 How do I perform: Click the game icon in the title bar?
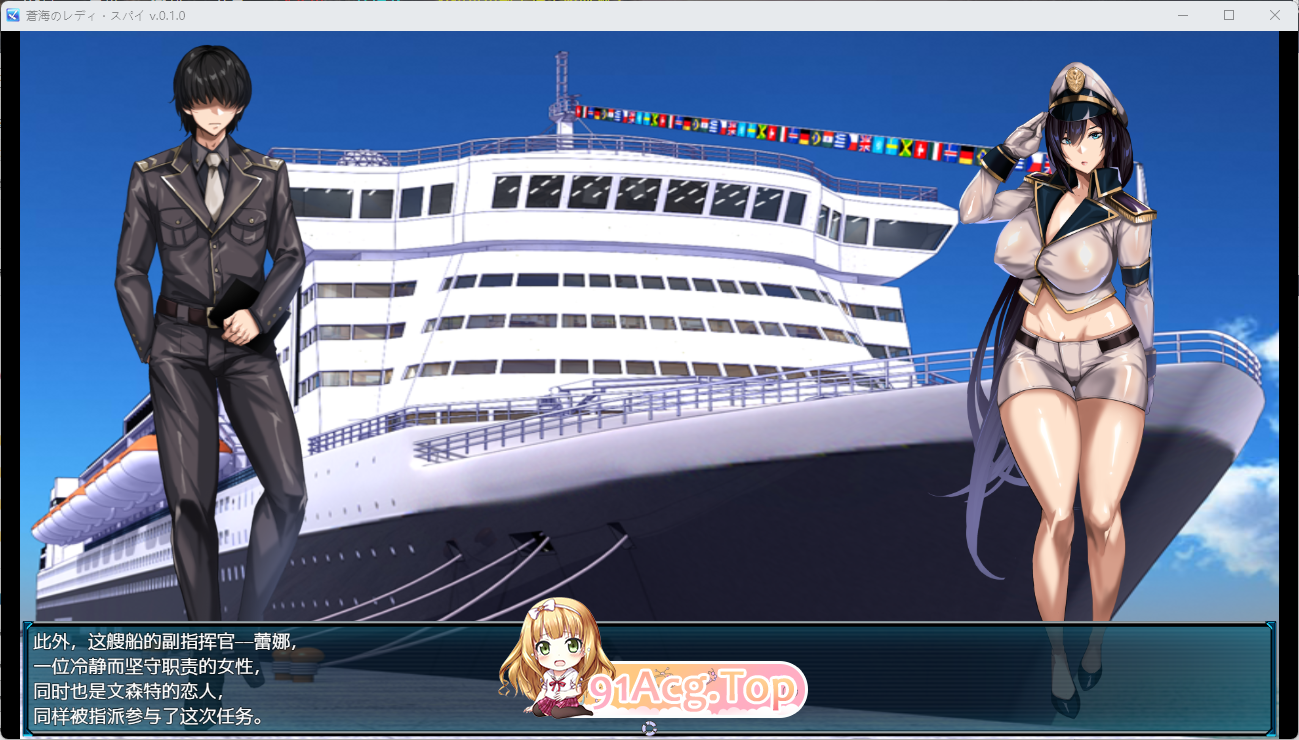(13, 15)
